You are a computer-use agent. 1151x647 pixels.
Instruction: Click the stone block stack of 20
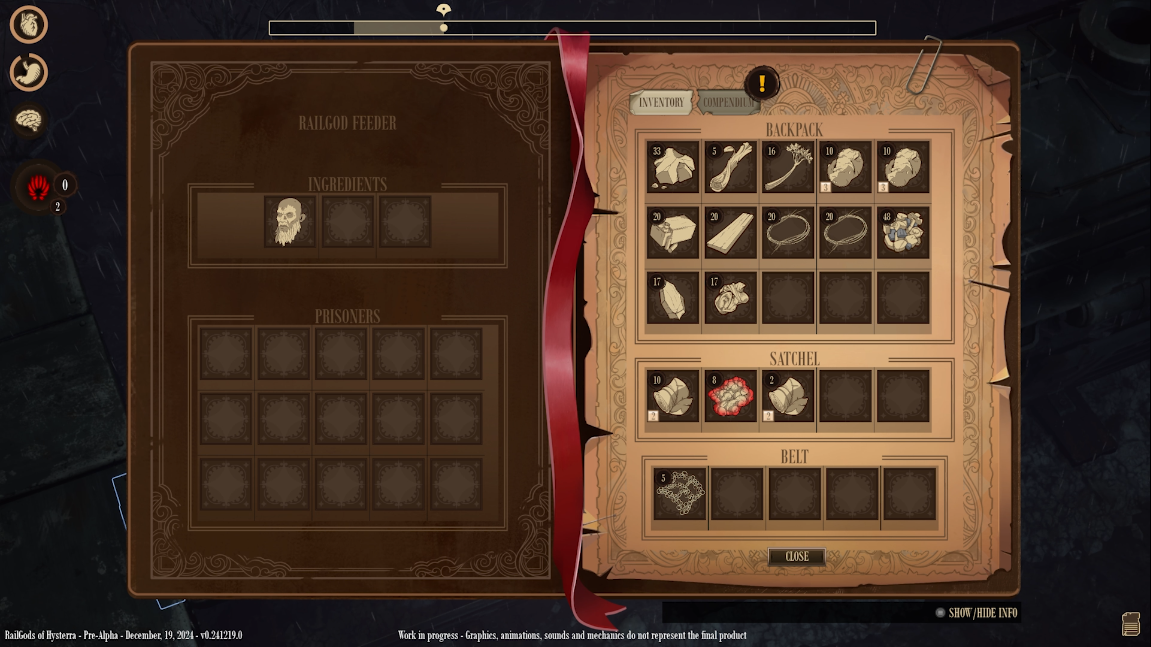672,232
